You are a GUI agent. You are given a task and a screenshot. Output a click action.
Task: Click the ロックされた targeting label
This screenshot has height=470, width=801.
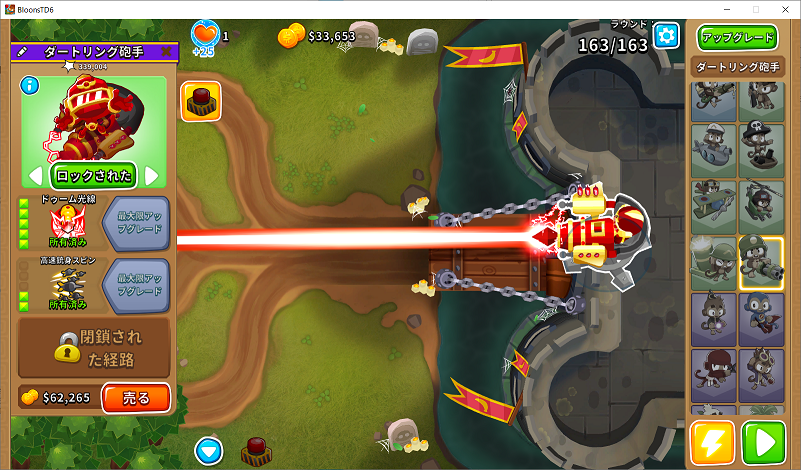click(94, 176)
